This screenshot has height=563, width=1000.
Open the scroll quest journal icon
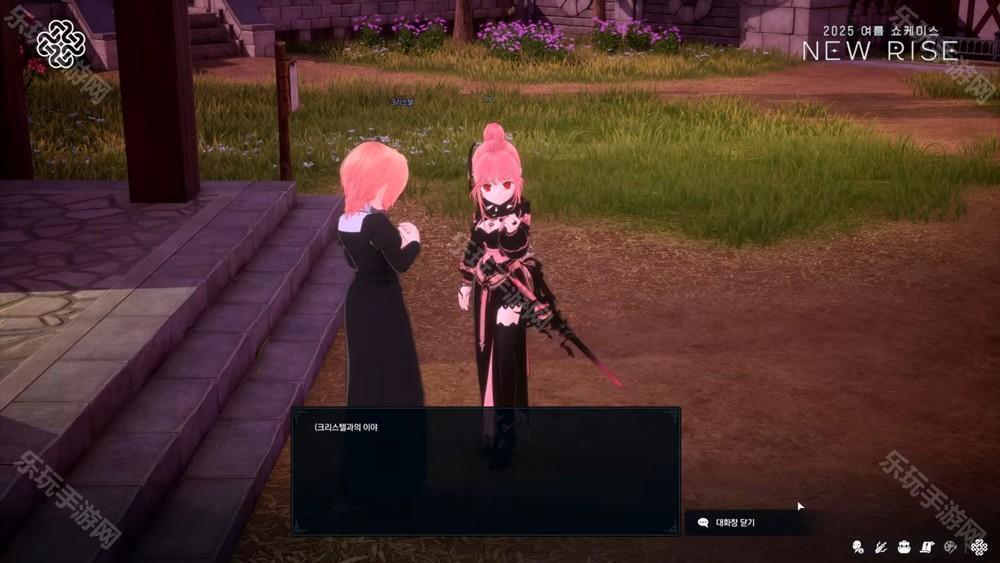tap(927, 547)
